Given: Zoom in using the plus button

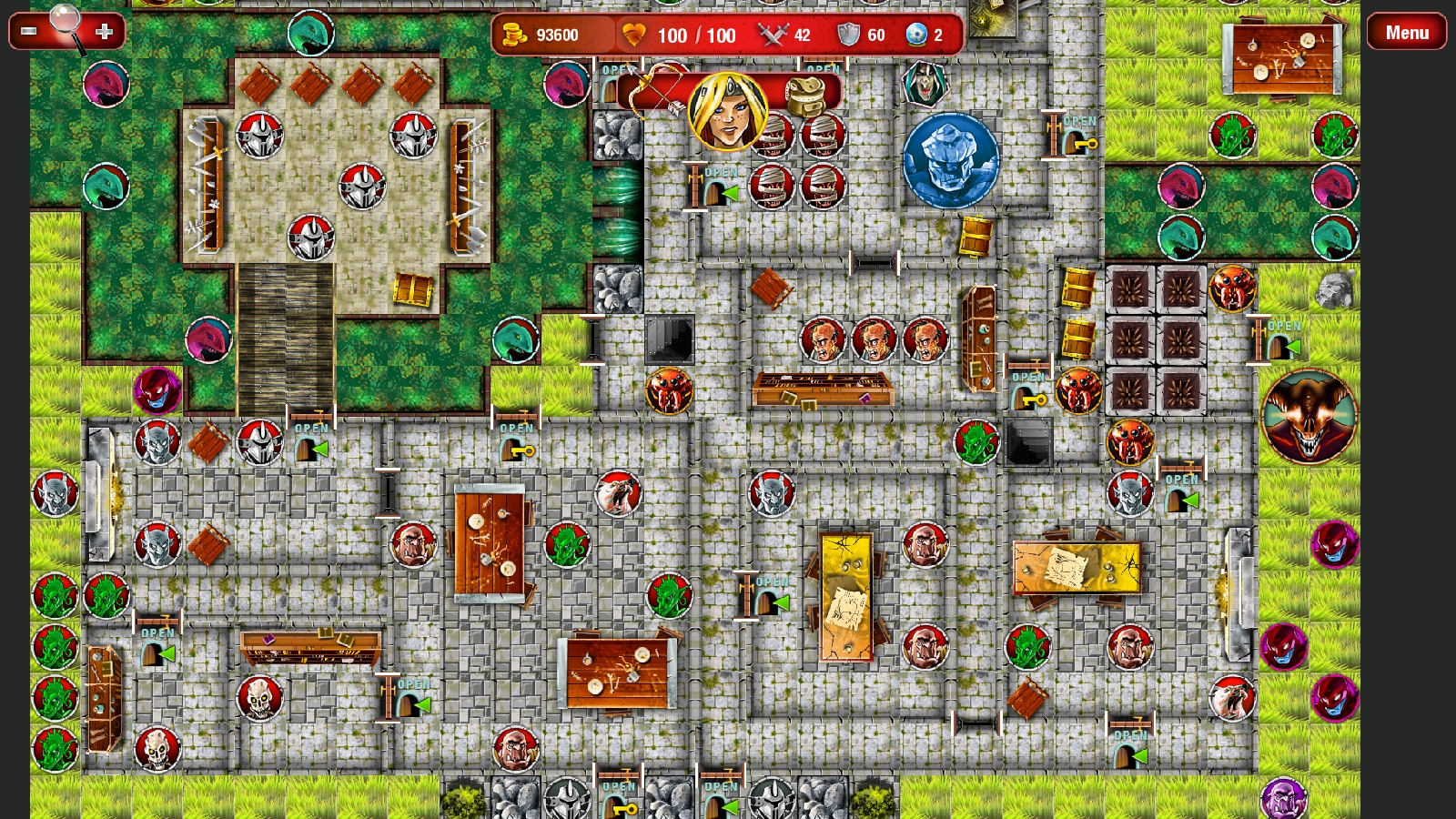Looking at the screenshot, I should pos(105,33).
